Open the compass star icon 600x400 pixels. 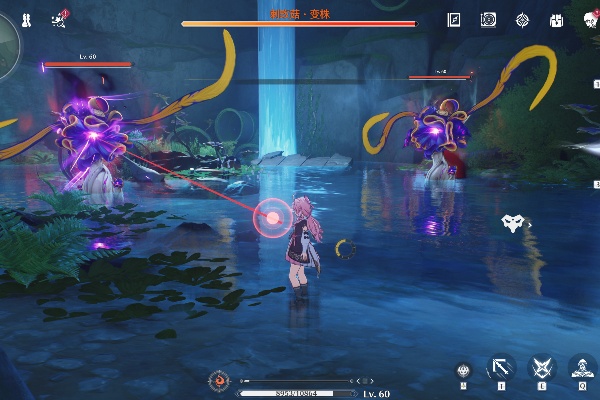pos(522,19)
